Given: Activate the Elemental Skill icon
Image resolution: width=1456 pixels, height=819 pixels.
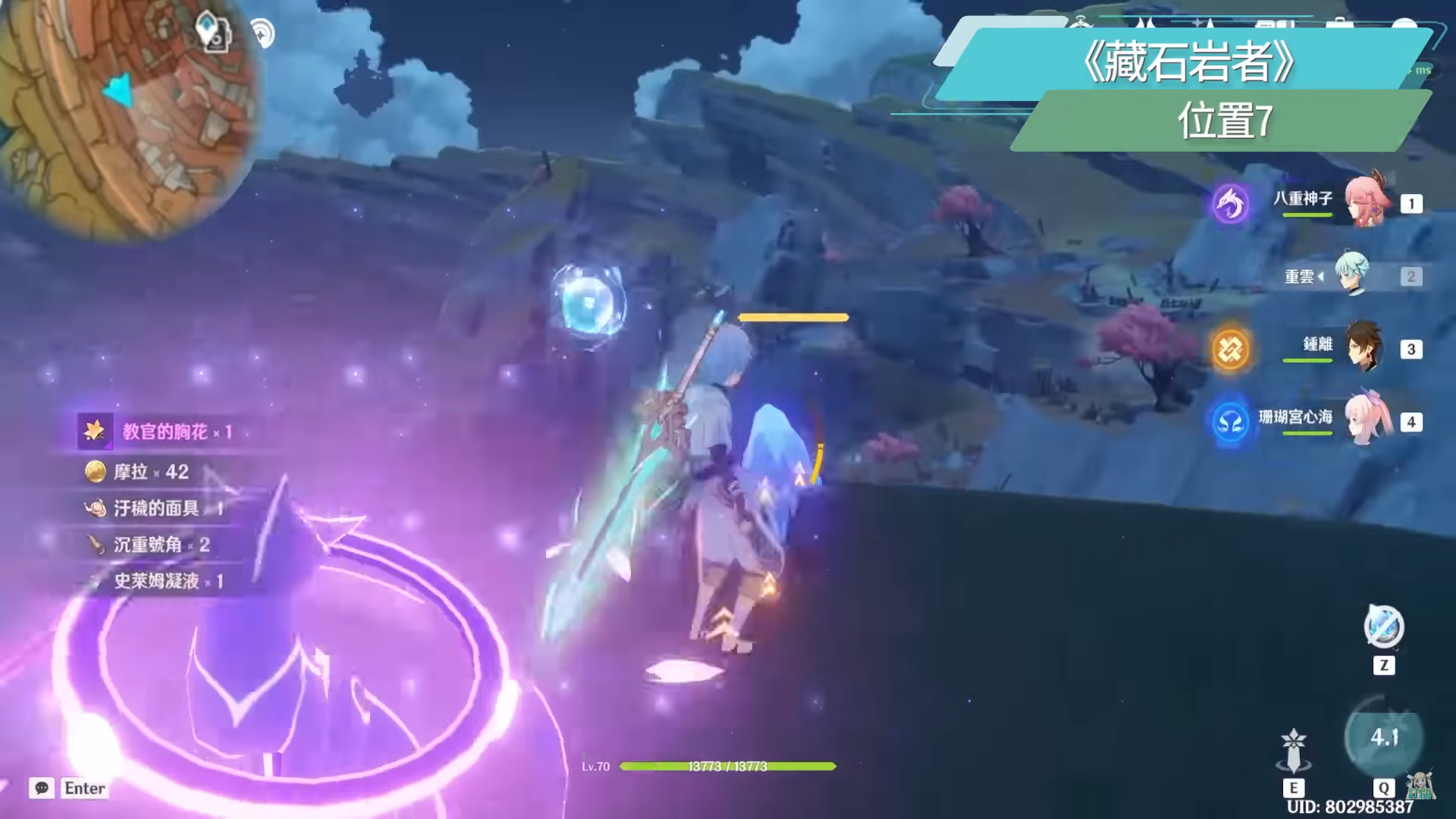Looking at the screenshot, I should point(1294,749).
